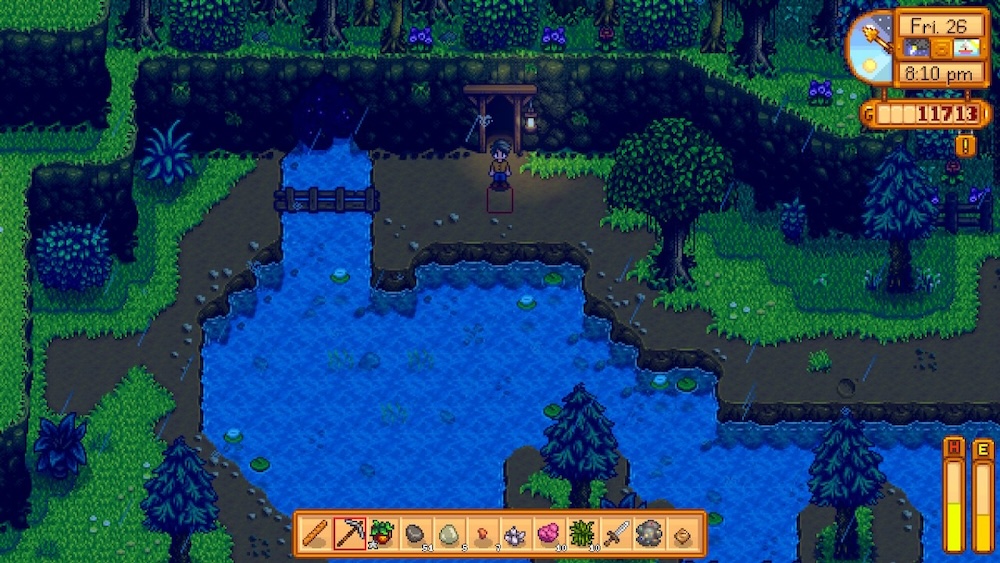
Task: Select the dark speckled ore rock
Action: coord(648,533)
